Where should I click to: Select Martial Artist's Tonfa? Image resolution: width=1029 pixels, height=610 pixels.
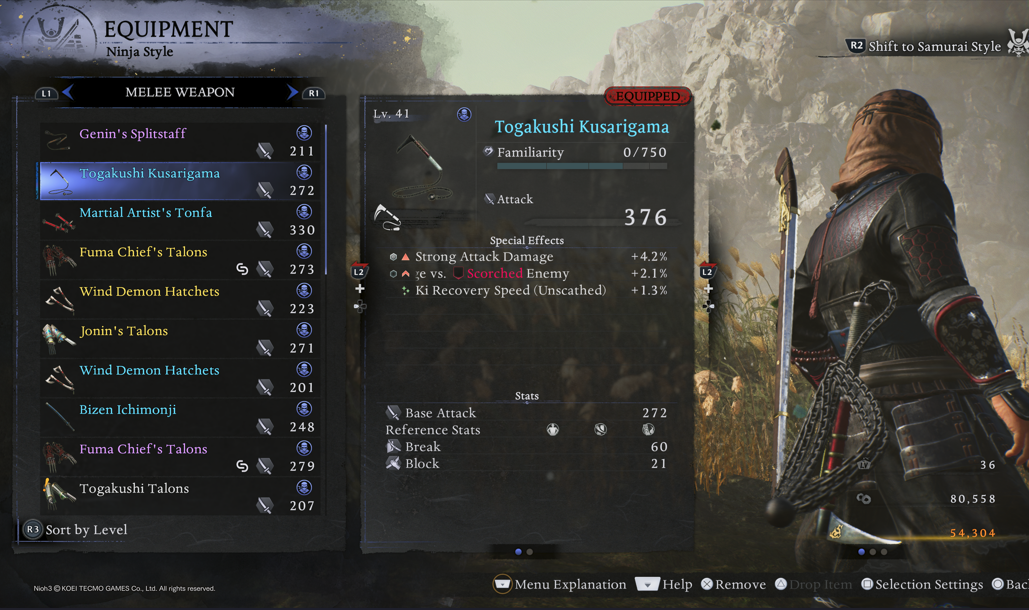180,221
